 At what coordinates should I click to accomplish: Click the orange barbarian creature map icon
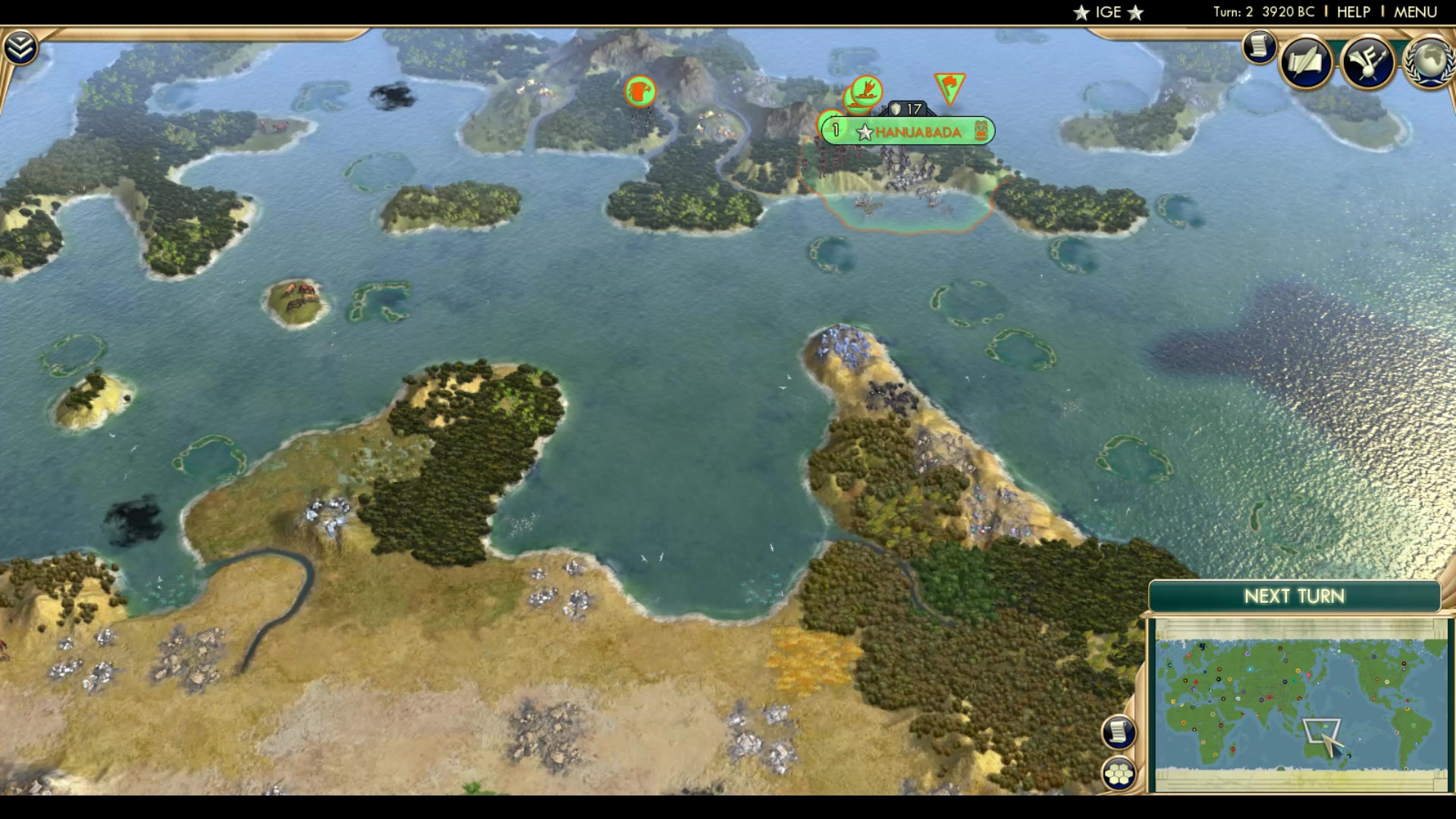[639, 92]
